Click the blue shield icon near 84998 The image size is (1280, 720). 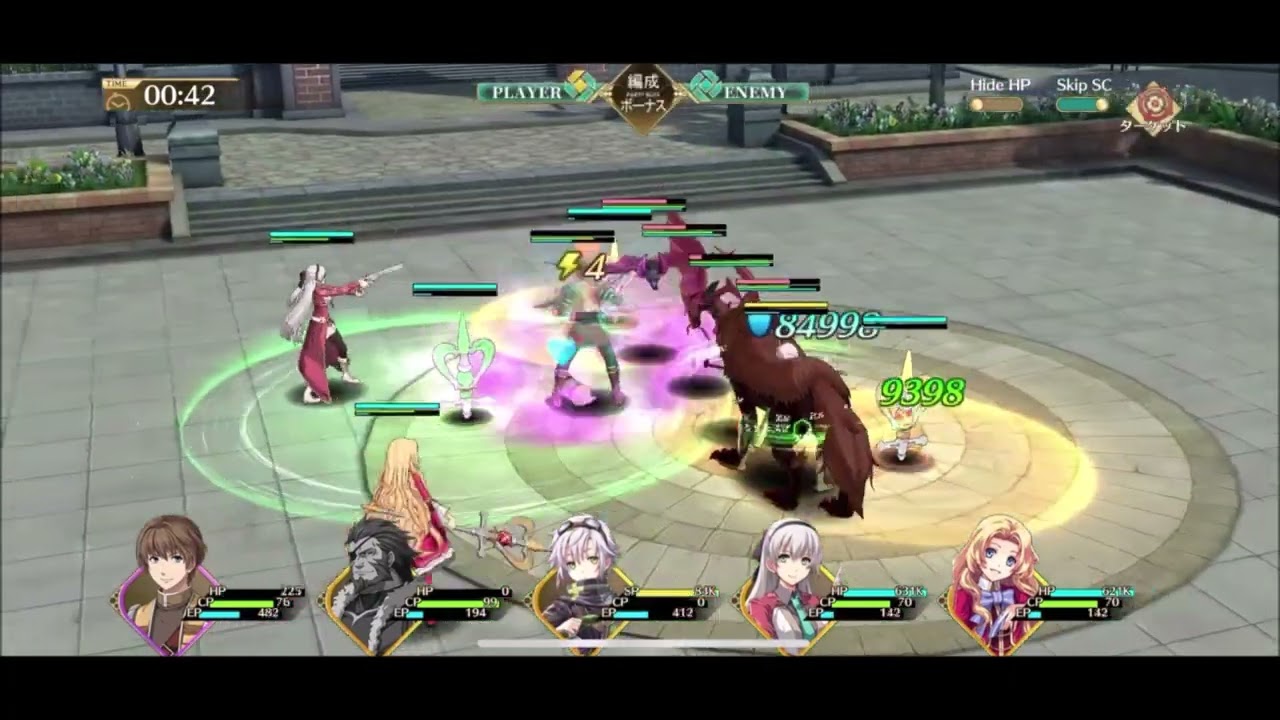(760, 323)
